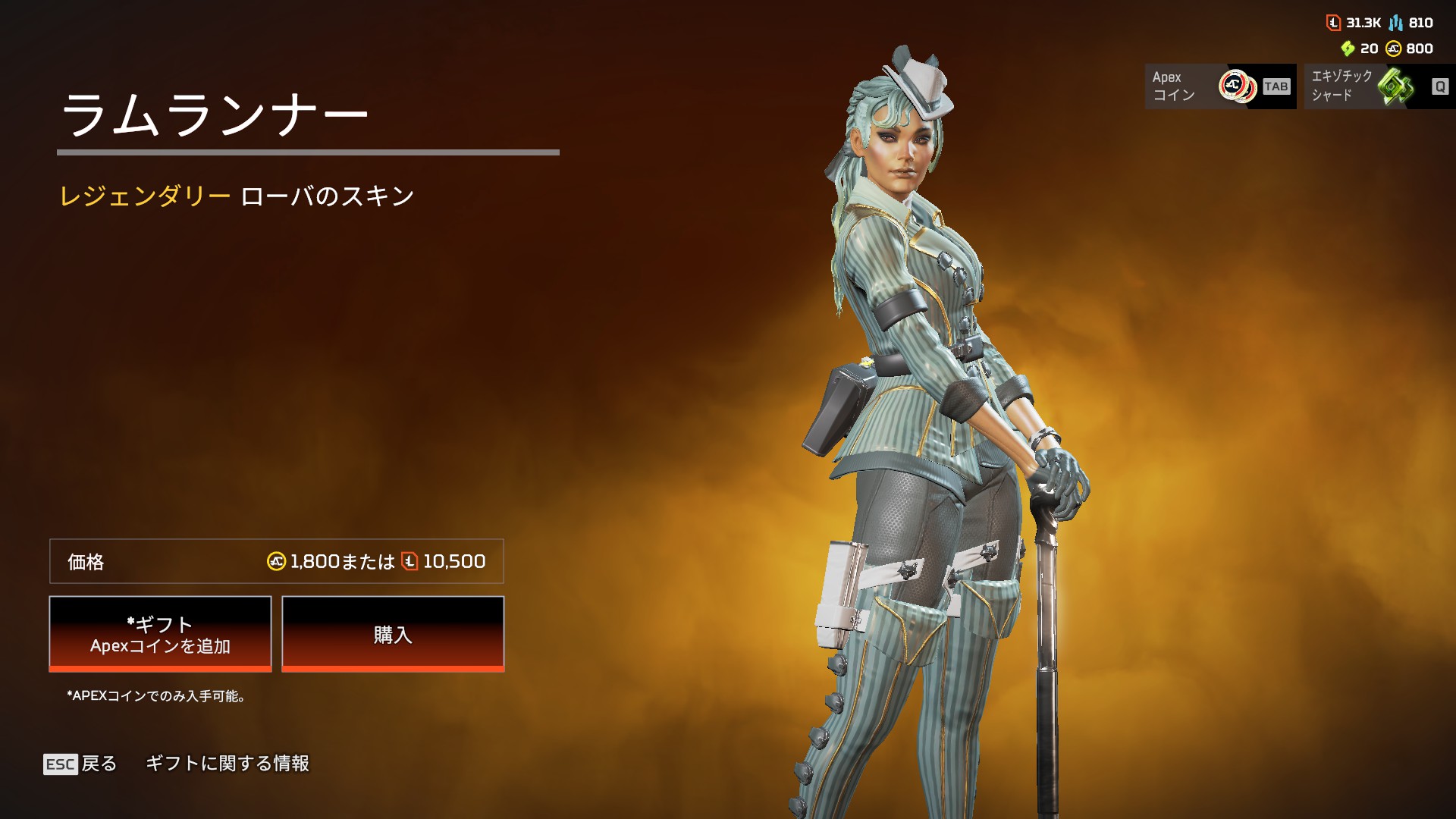Open the エキゾチックシャード panel
Image resolution: width=1456 pixels, height=819 pixels.
tap(1378, 86)
